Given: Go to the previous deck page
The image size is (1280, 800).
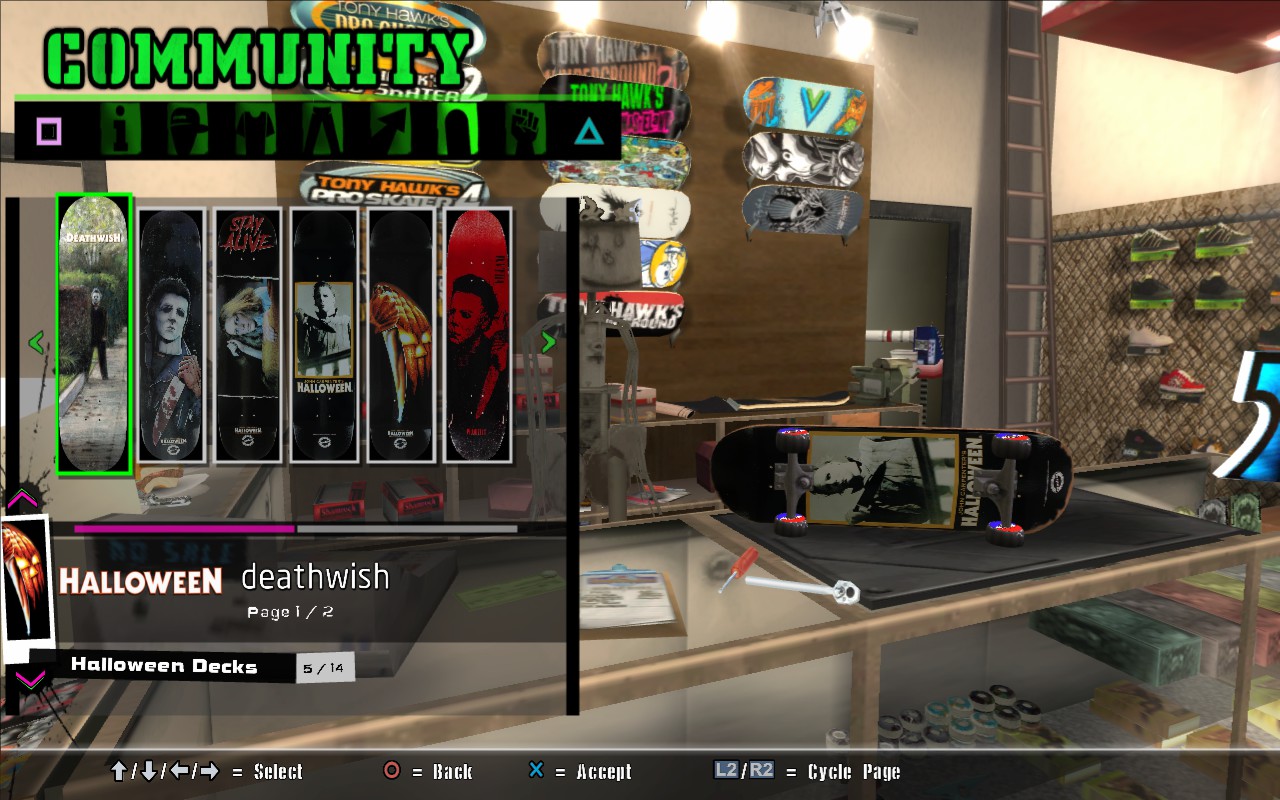Looking at the screenshot, I should pos(37,343).
